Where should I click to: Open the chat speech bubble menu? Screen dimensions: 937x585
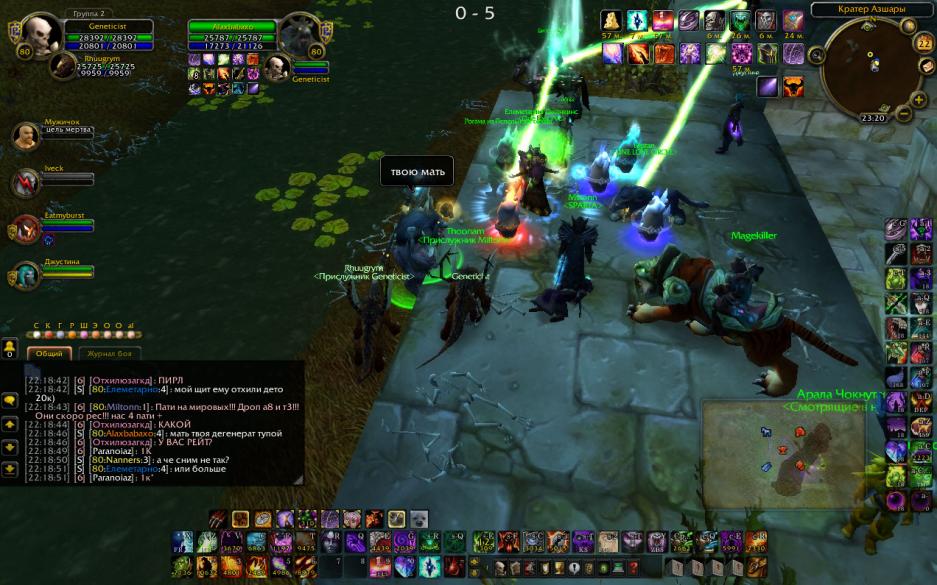pyautogui.click(x=10, y=400)
